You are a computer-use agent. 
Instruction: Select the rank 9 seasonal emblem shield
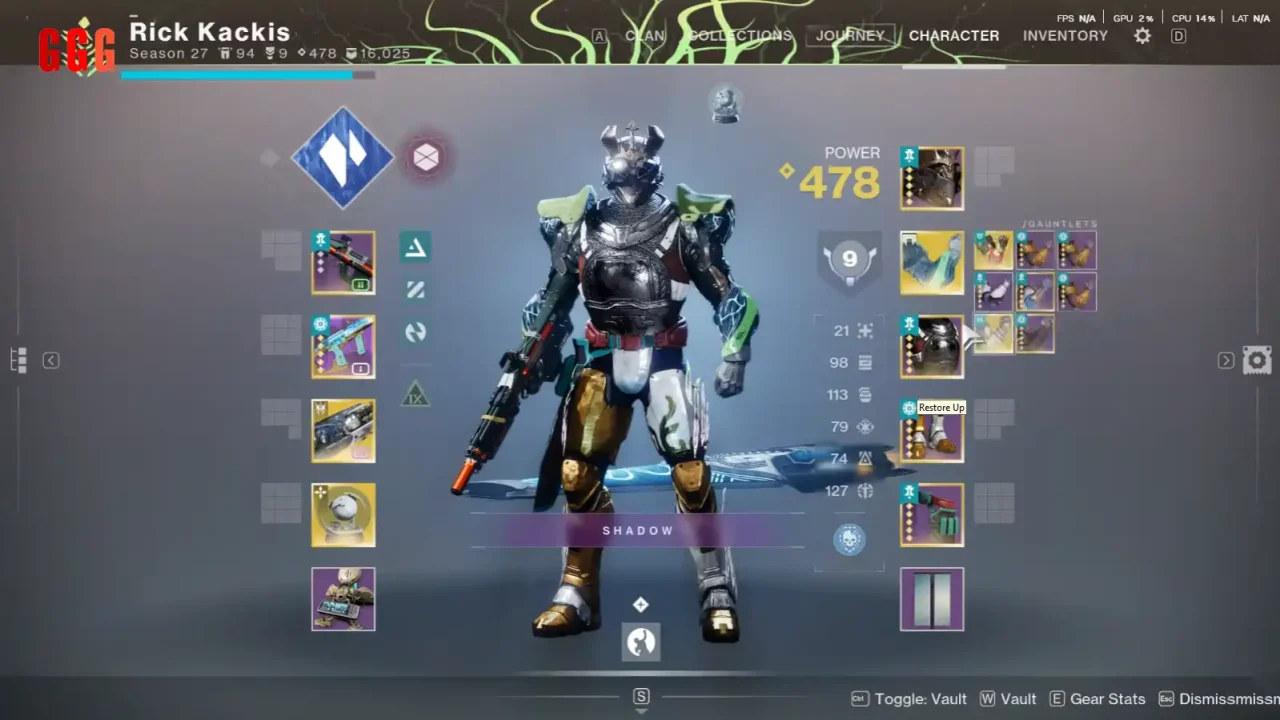pos(849,259)
